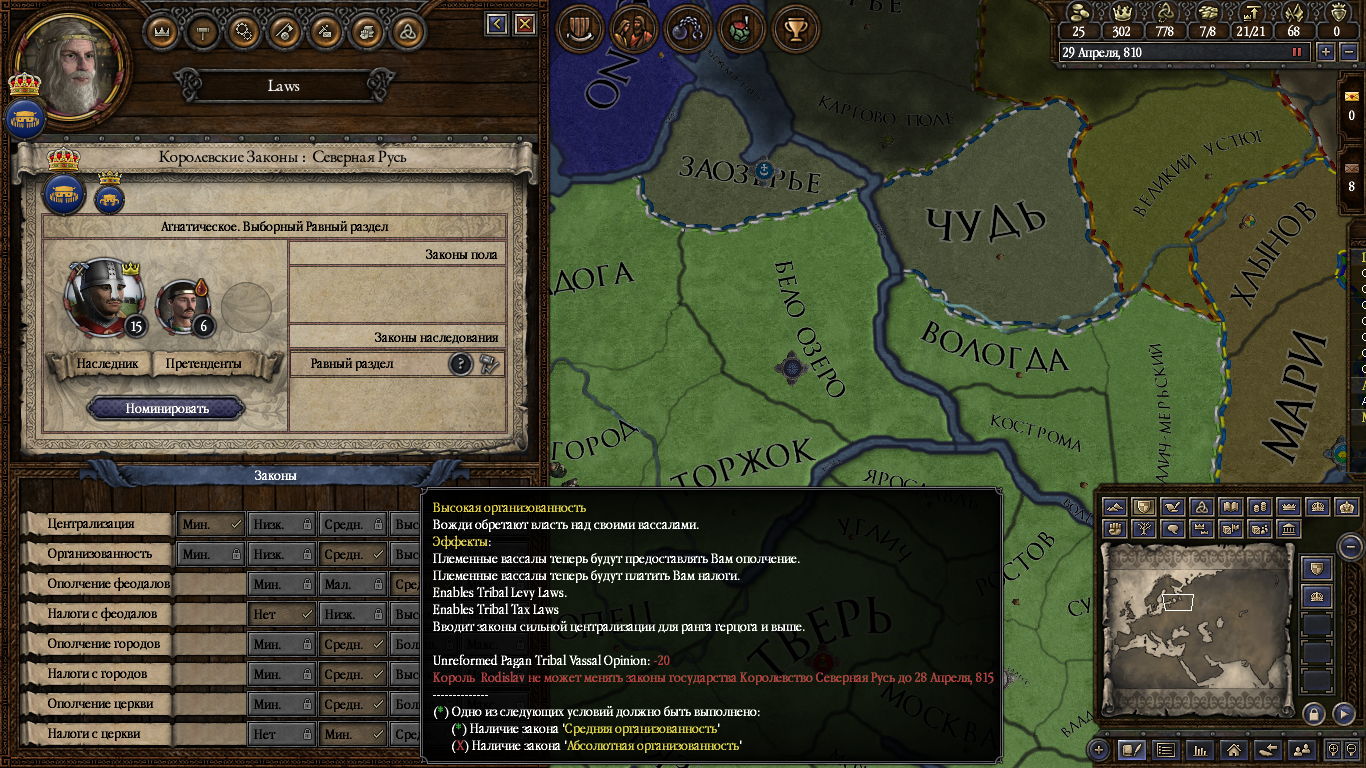Switch to the terrain map mode
1366x768 pixels.
coord(1115,507)
